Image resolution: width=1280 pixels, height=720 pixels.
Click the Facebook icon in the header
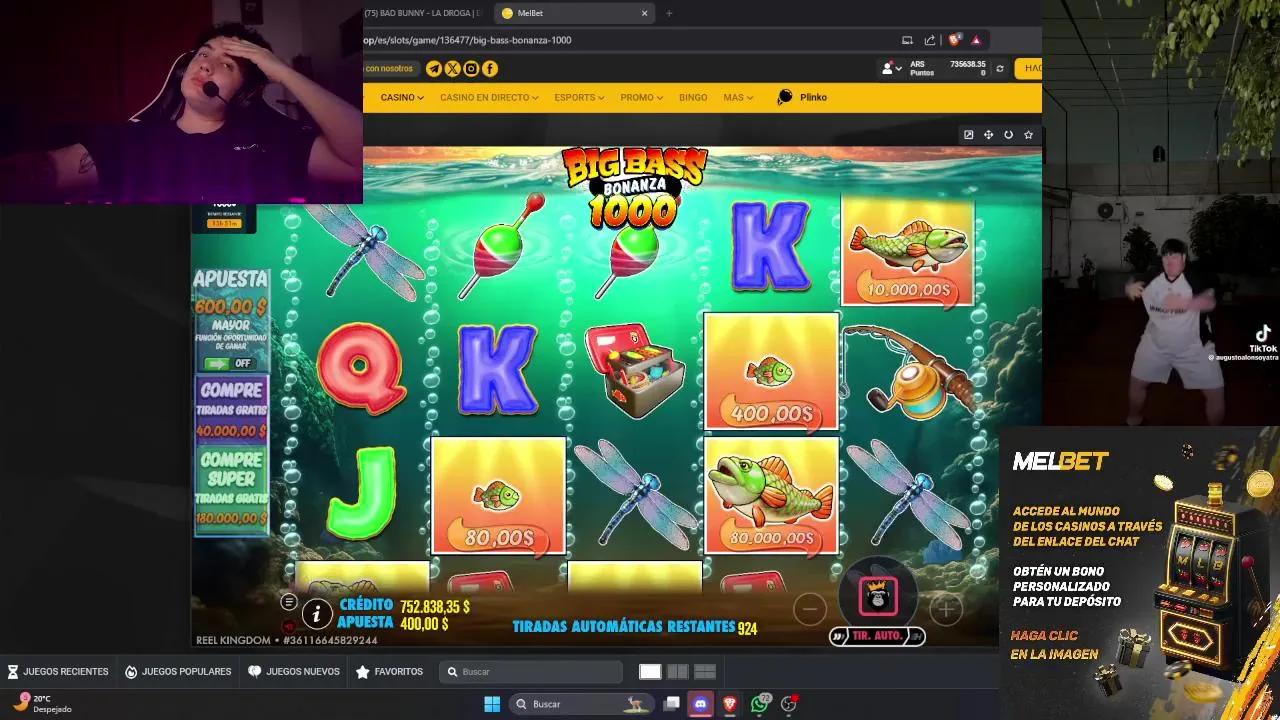[489, 68]
